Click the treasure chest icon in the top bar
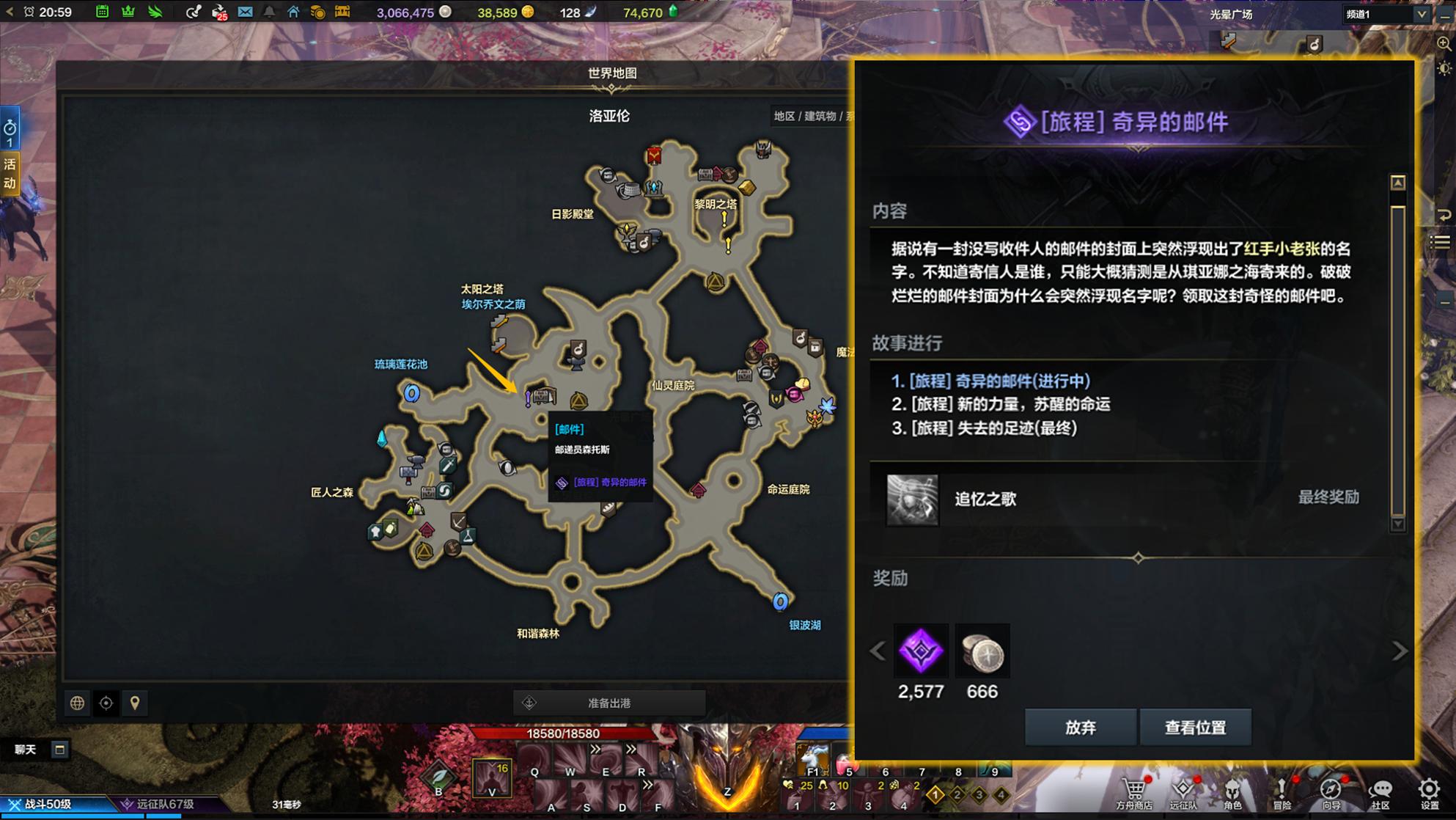Image resolution: width=1456 pixels, height=820 pixels. [x=342, y=12]
